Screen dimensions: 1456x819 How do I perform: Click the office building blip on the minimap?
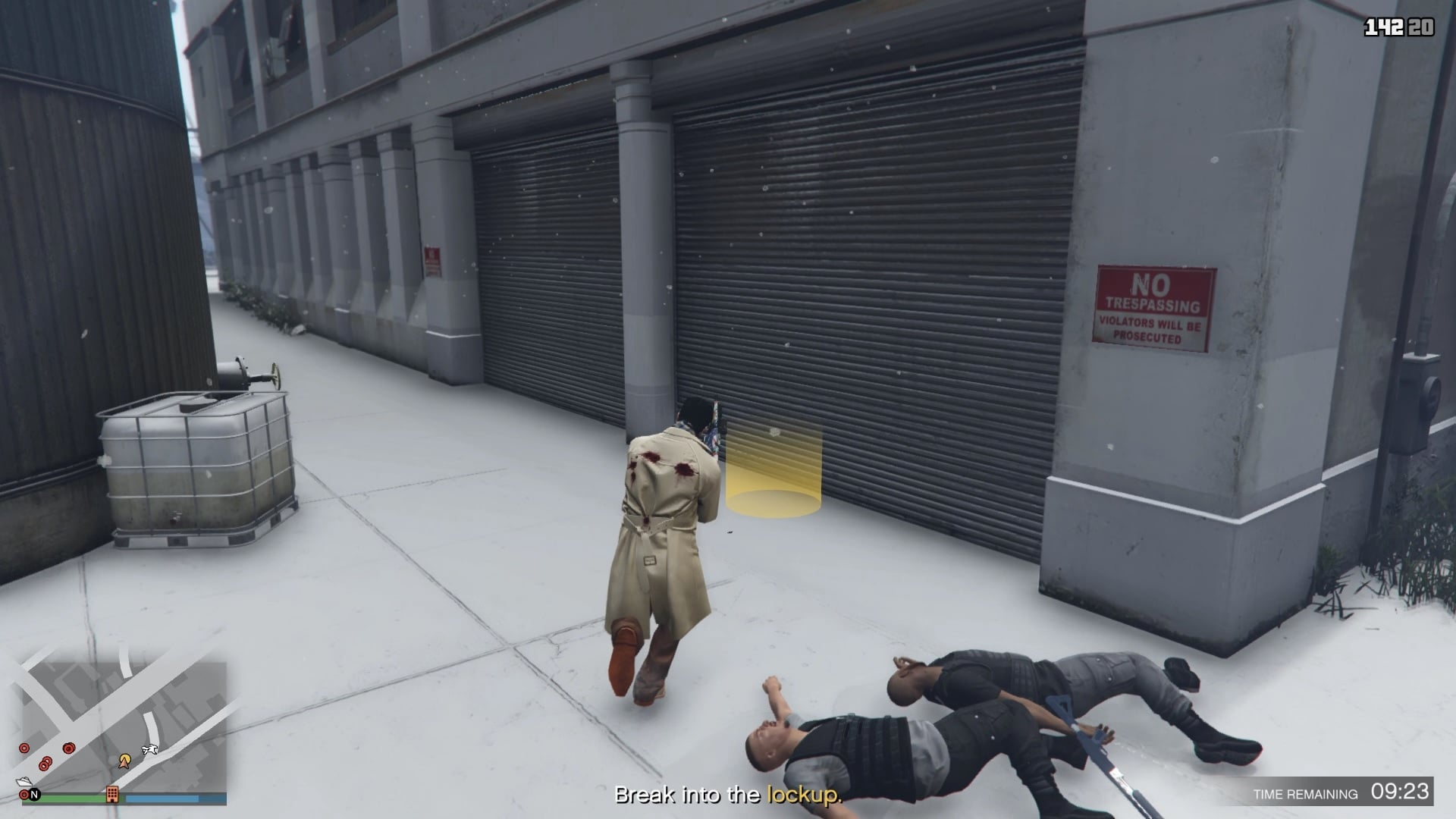[x=112, y=794]
